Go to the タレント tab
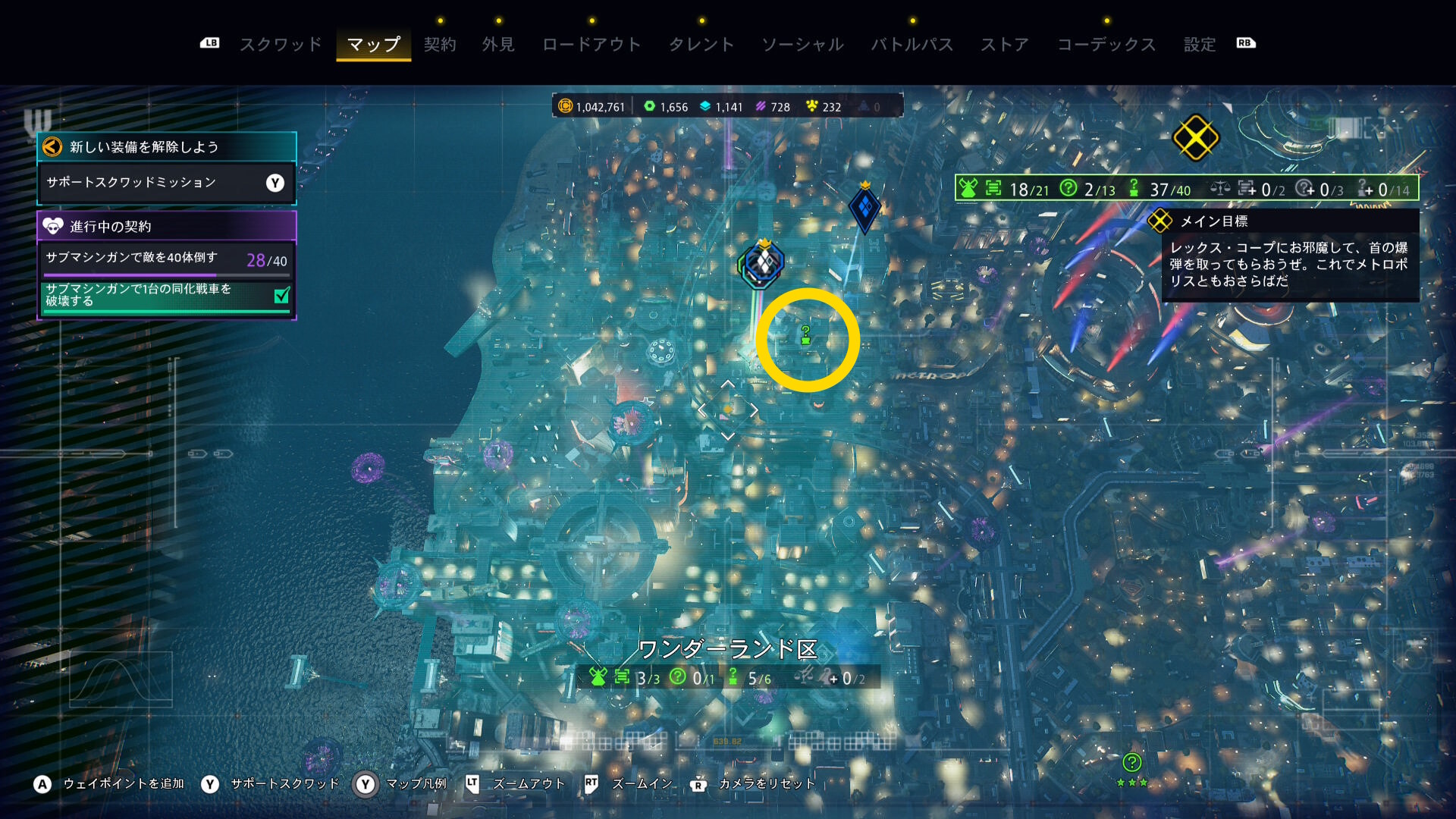The height and width of the screenshot is (819, 1456). (x=701, y=45)
